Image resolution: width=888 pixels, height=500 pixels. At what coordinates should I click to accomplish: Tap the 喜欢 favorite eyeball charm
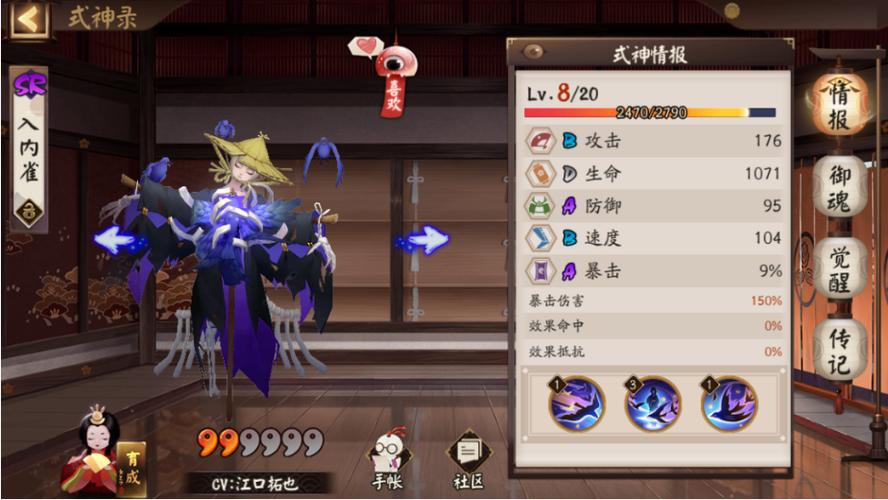(x=393, y=76)
